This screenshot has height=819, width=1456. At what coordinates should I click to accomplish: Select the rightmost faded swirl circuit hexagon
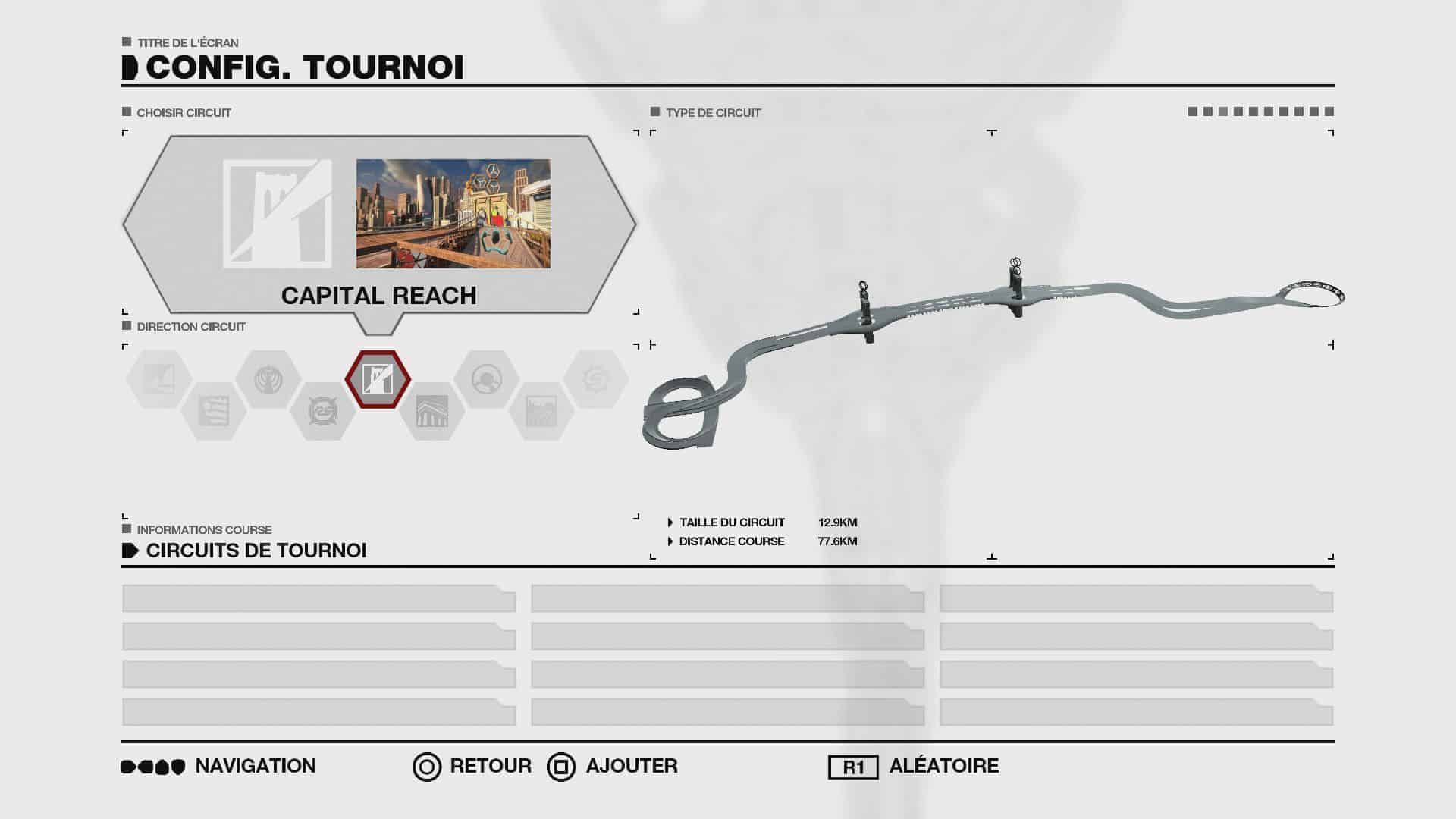click(x=595, y=378)
